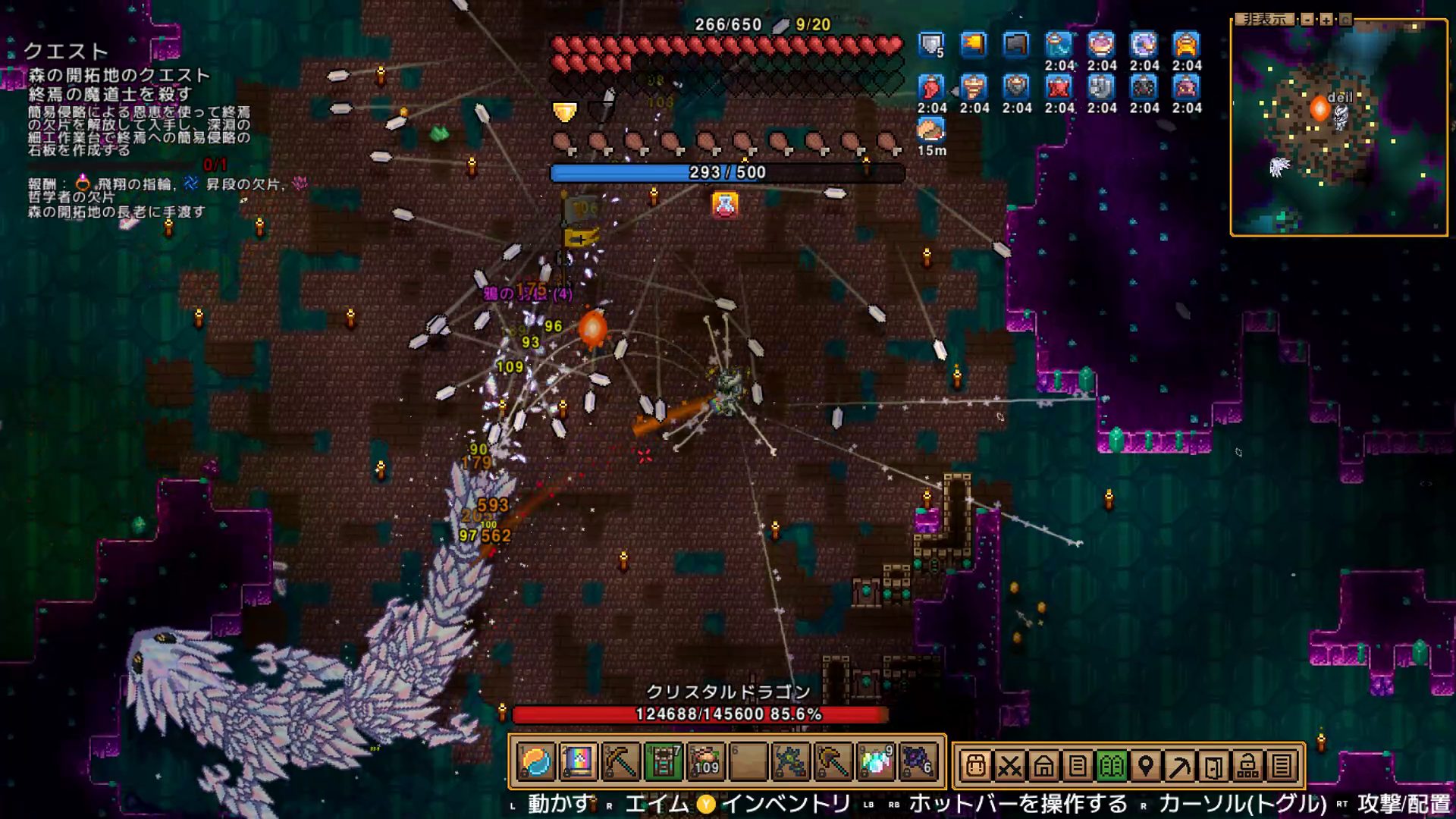Open the crossed swords equipment menu
This screenshot has height=819, width=1456.
(x=1009, y=767)
